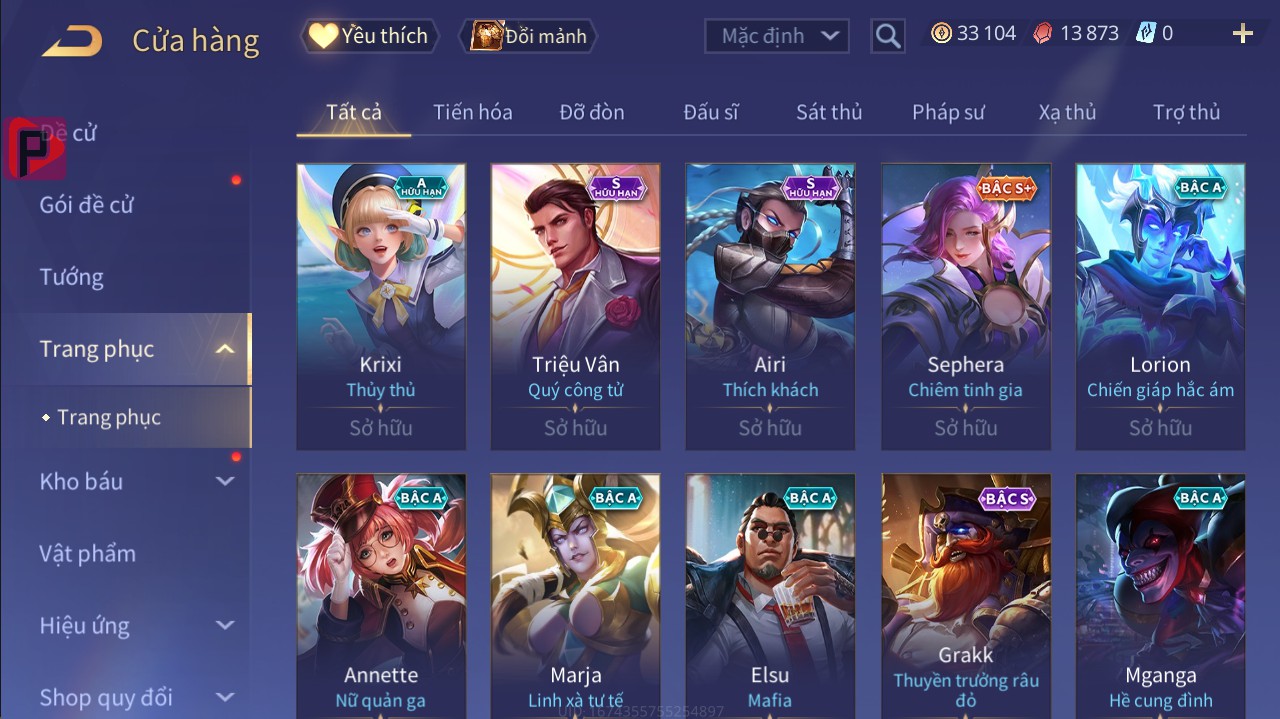The image size is (1280, 719).
Task: Filter by the Trợ thủ tab
Action: [1186, 112]
